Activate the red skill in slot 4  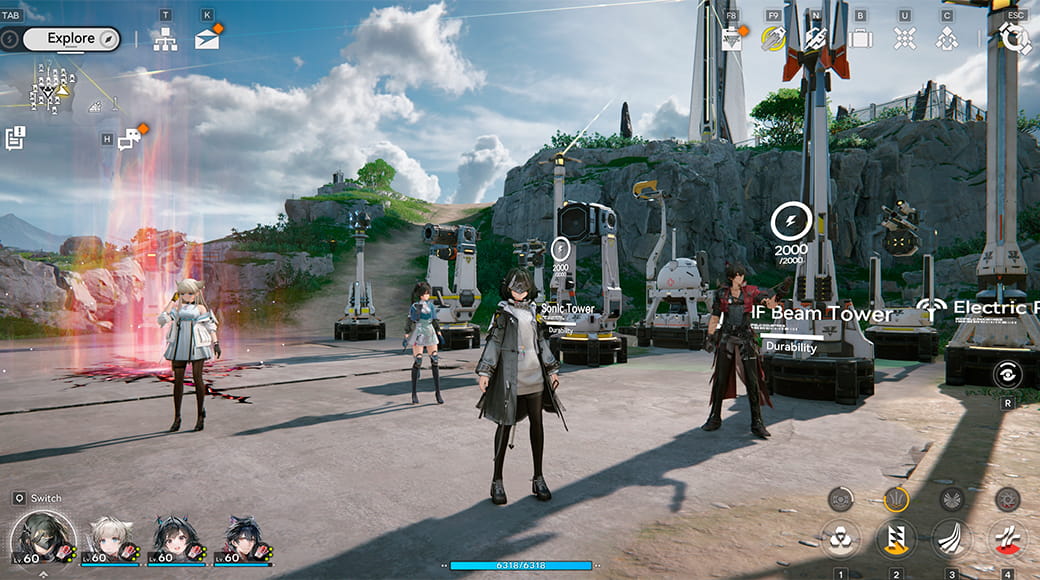(x=1007, y=539)
